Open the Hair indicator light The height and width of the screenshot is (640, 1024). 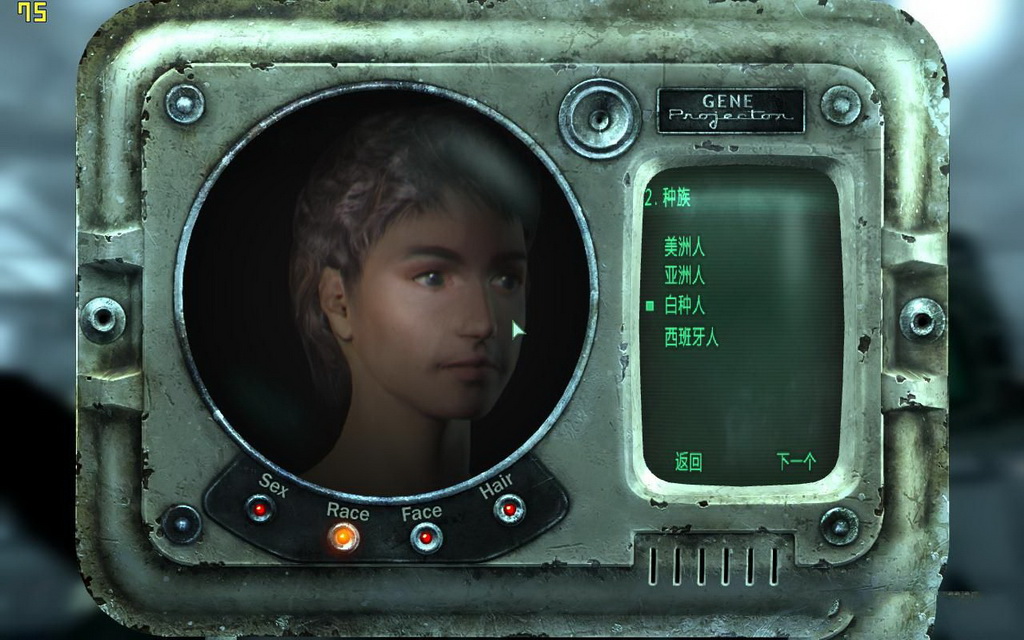(509, 509)
